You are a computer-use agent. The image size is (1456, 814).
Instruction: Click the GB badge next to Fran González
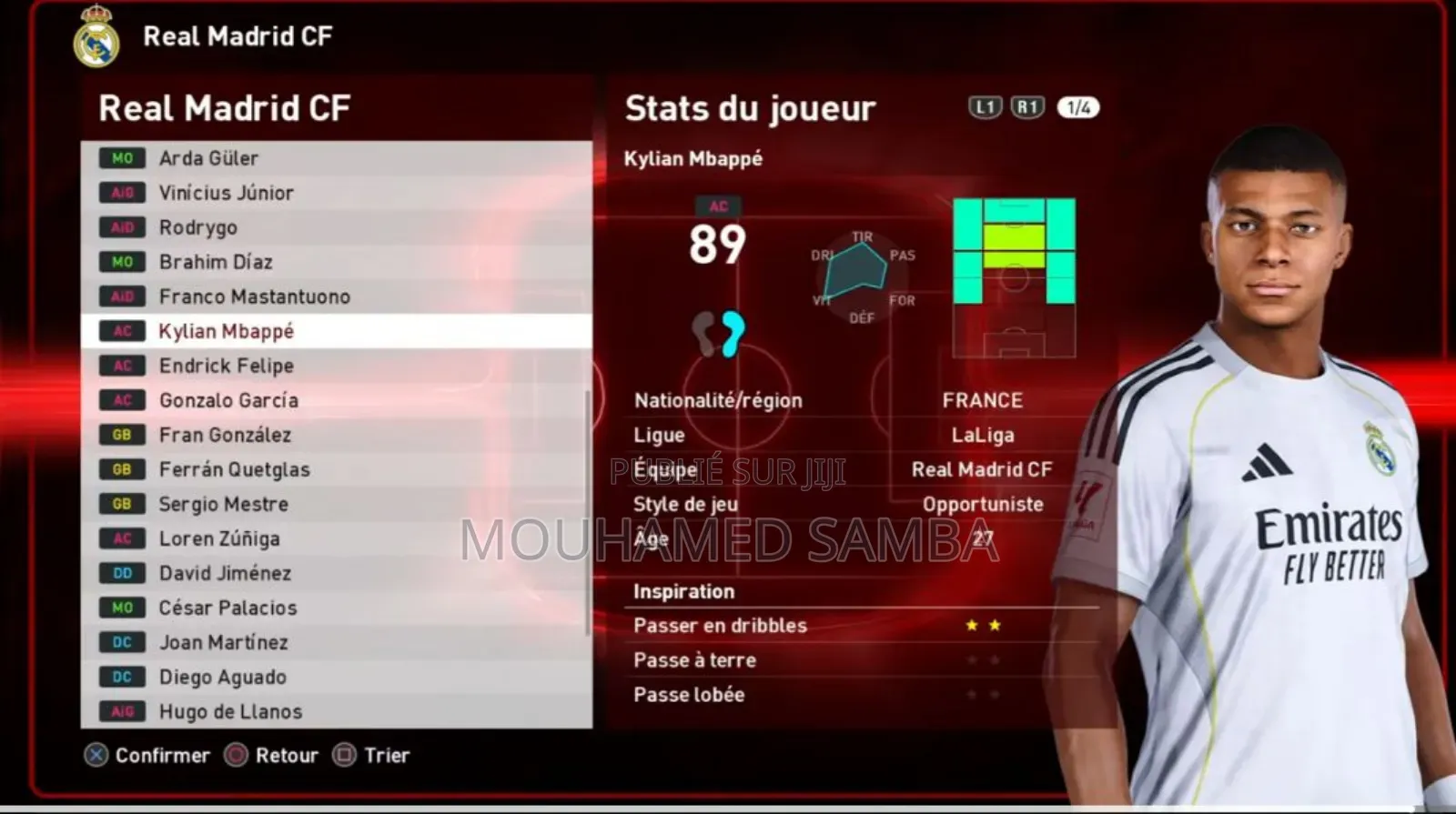tap(122, 435)
